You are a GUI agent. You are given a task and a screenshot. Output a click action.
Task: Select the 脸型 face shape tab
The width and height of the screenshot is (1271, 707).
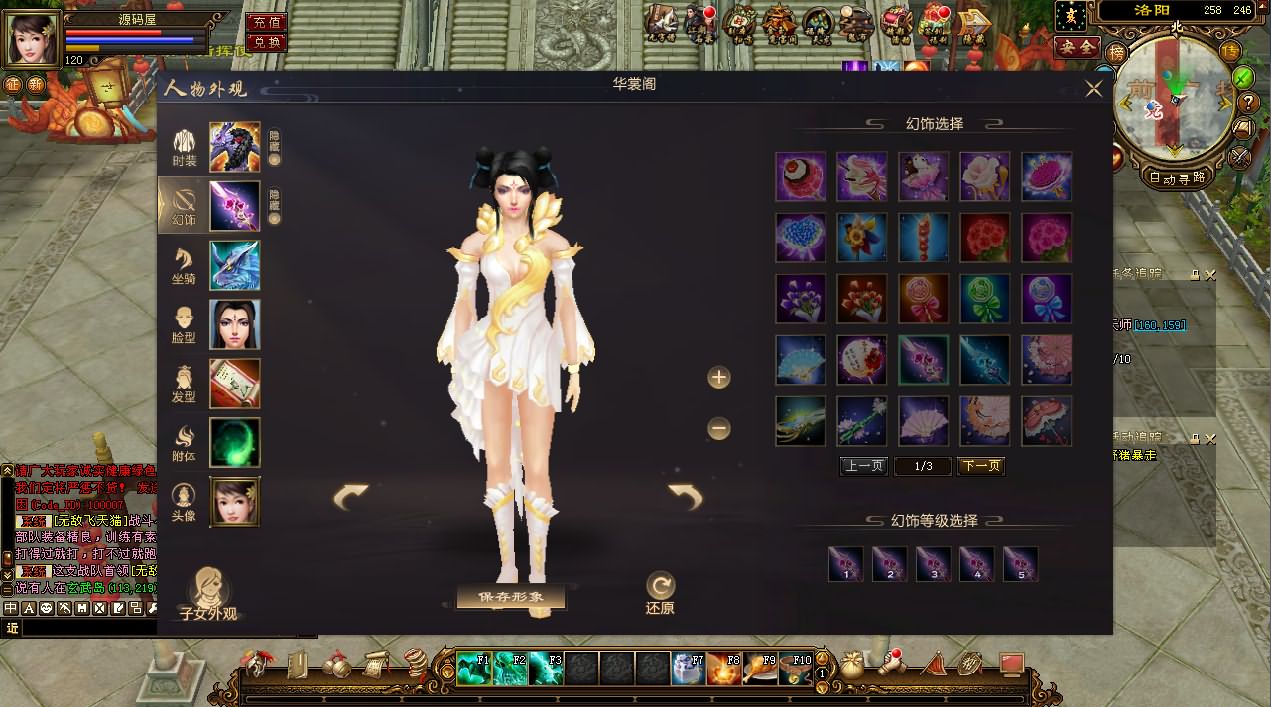pyautogui.click(x=185, y=325)
